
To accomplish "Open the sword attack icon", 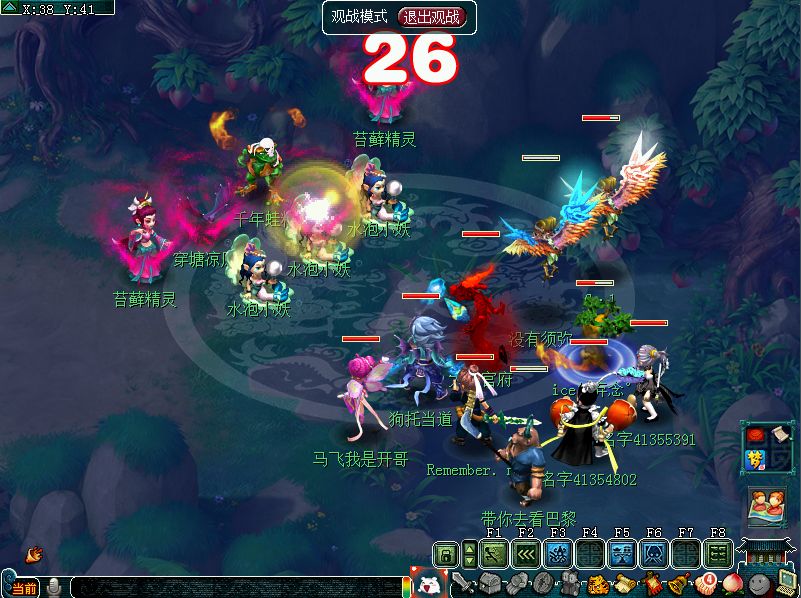I will (463, 584).
